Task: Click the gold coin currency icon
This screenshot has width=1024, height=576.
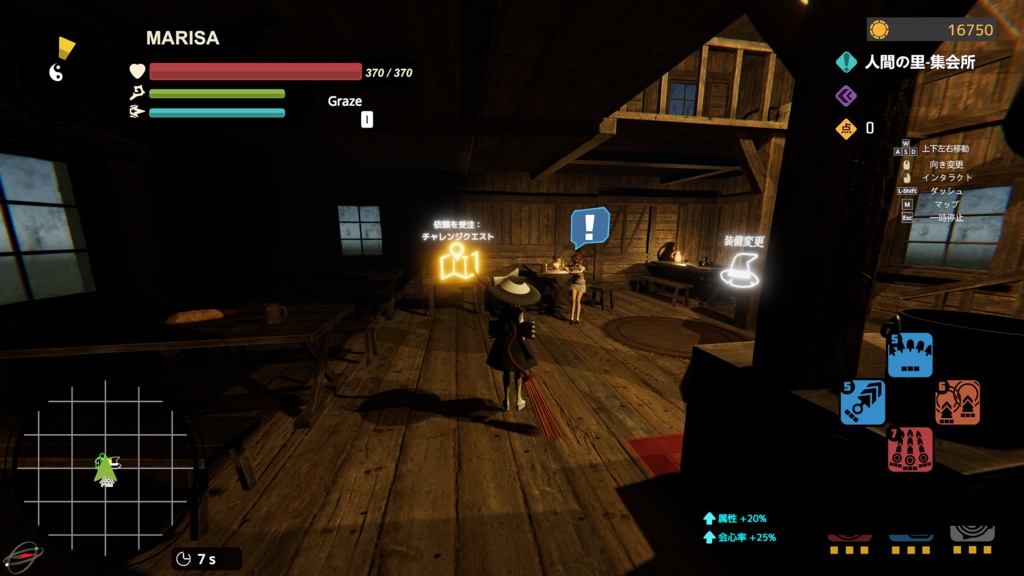Action: pos(879,30)
